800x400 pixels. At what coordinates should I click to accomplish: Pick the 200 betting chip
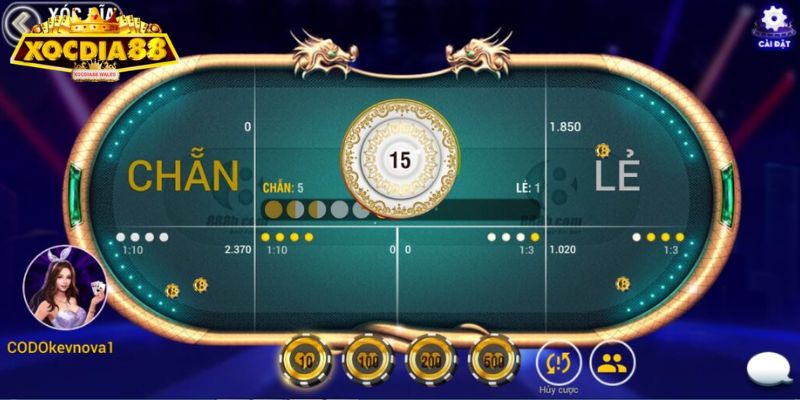pos(430,357)
